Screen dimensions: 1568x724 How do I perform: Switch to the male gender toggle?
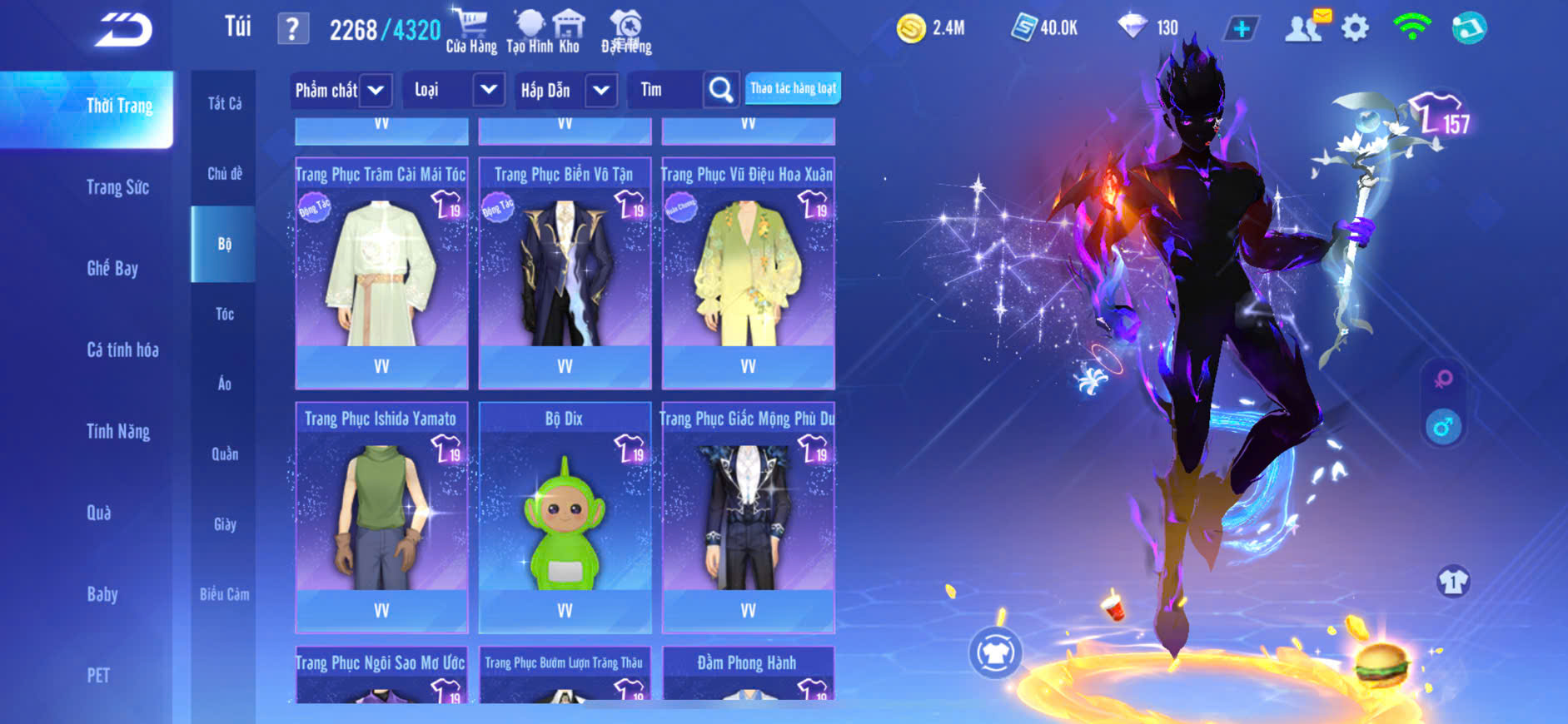coord(1443,427)
